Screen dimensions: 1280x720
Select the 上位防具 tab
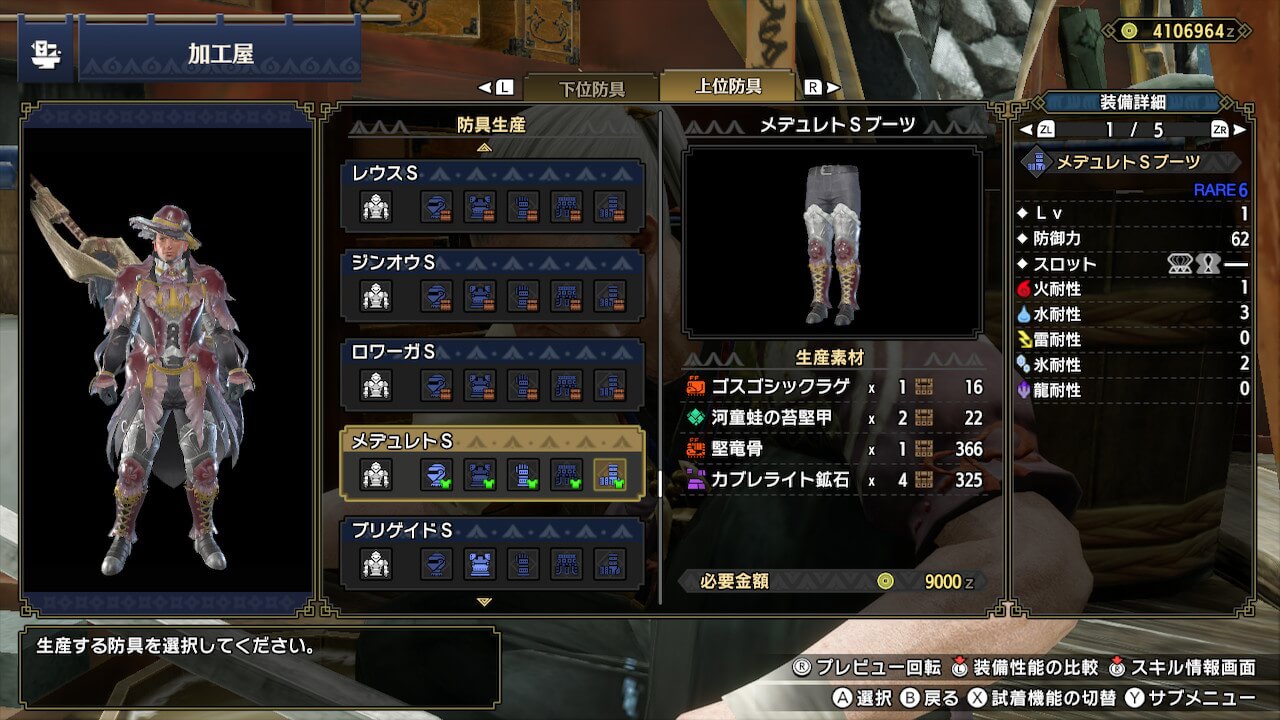pos(727,87)
